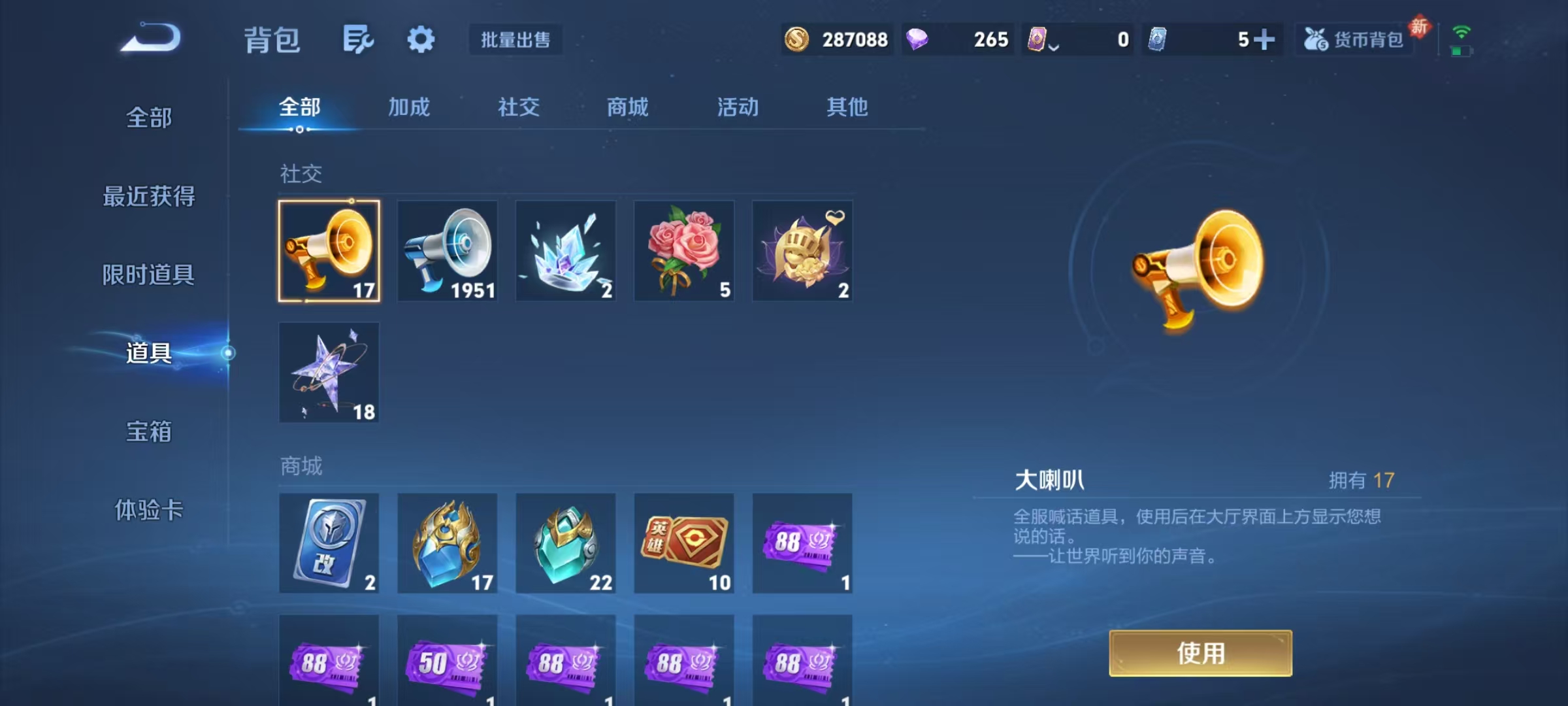Switch to the 商城 category tab
The image size is (1568, 706).
[x=627, y=107]
